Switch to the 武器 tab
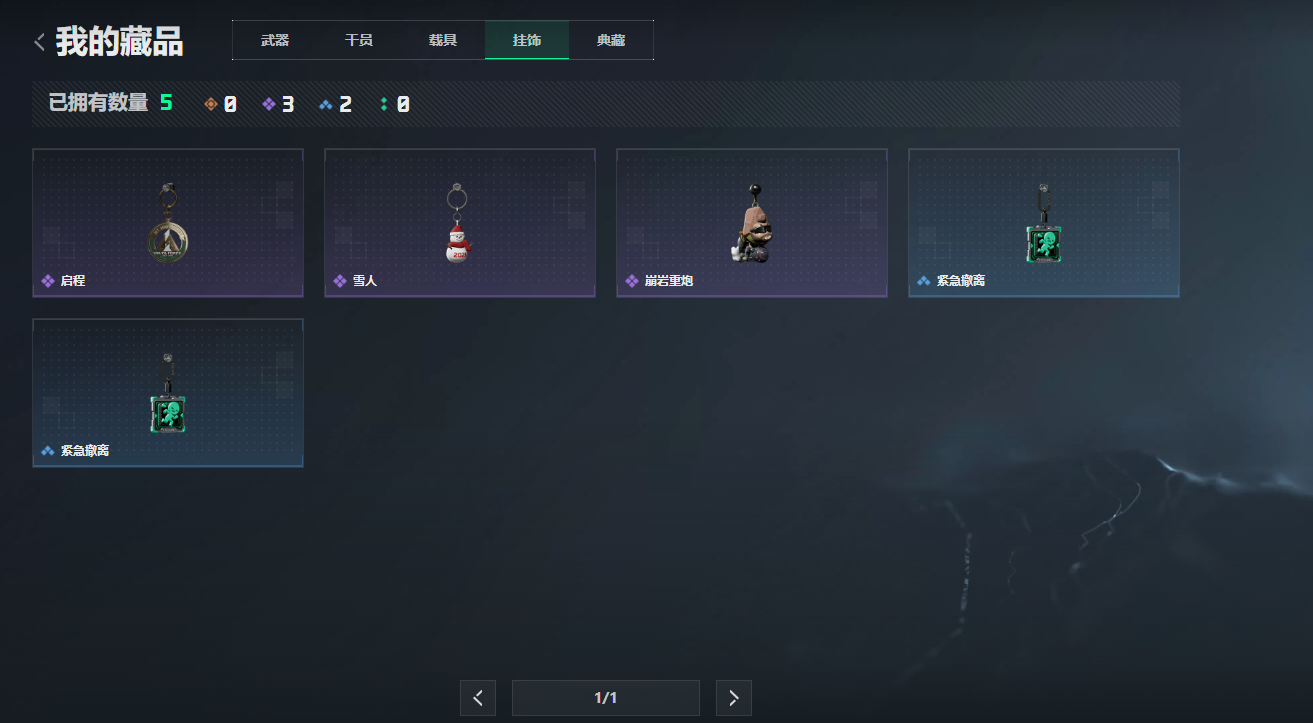Image resolution: width=1313 pixels, height=723 pixels. point(274,40)
